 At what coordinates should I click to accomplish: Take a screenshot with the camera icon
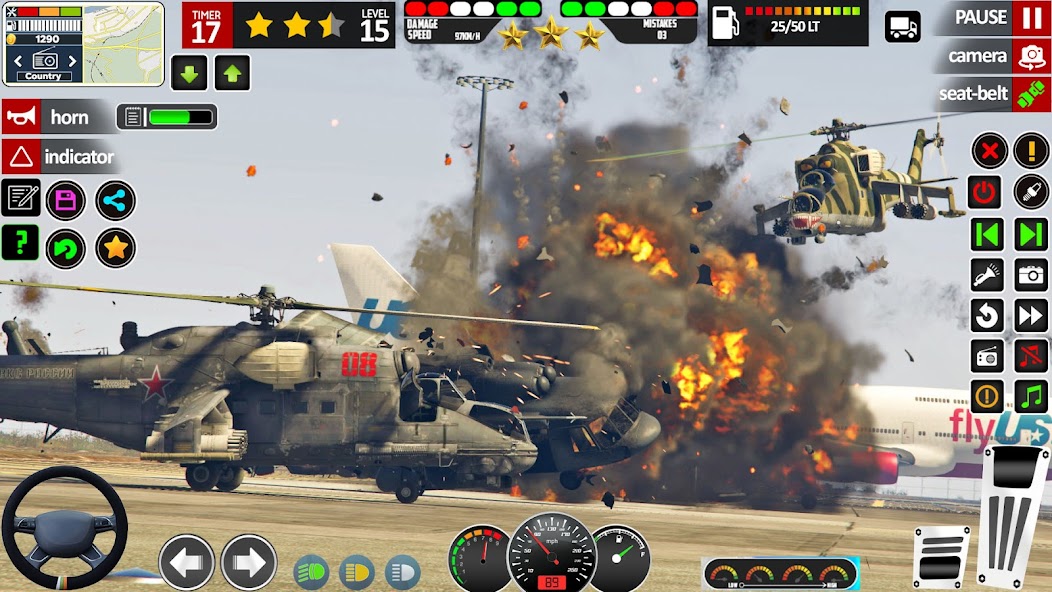tap(1030, 274)
